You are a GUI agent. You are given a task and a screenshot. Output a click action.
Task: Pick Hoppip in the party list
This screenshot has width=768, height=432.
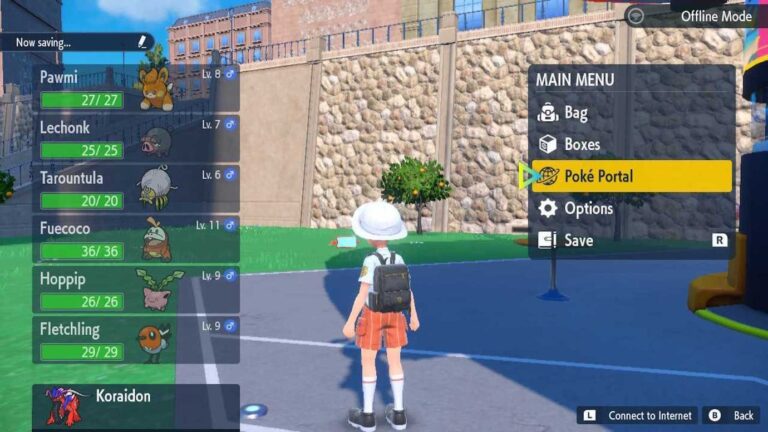(x=136, y=289)
